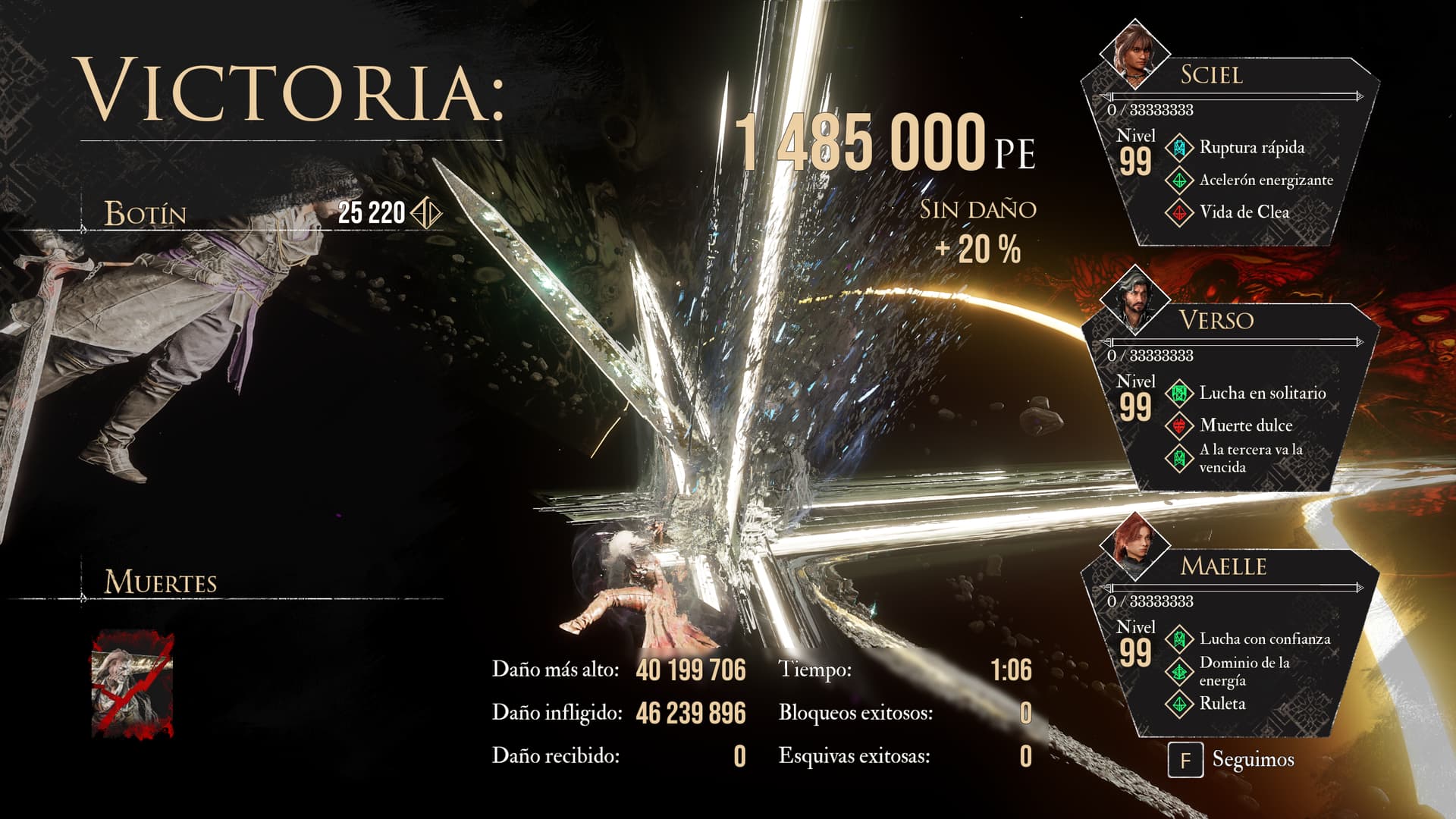Click A la tercera va la vencida
The width and height of the screenshot is (1456, 819).
point(1250,458)
